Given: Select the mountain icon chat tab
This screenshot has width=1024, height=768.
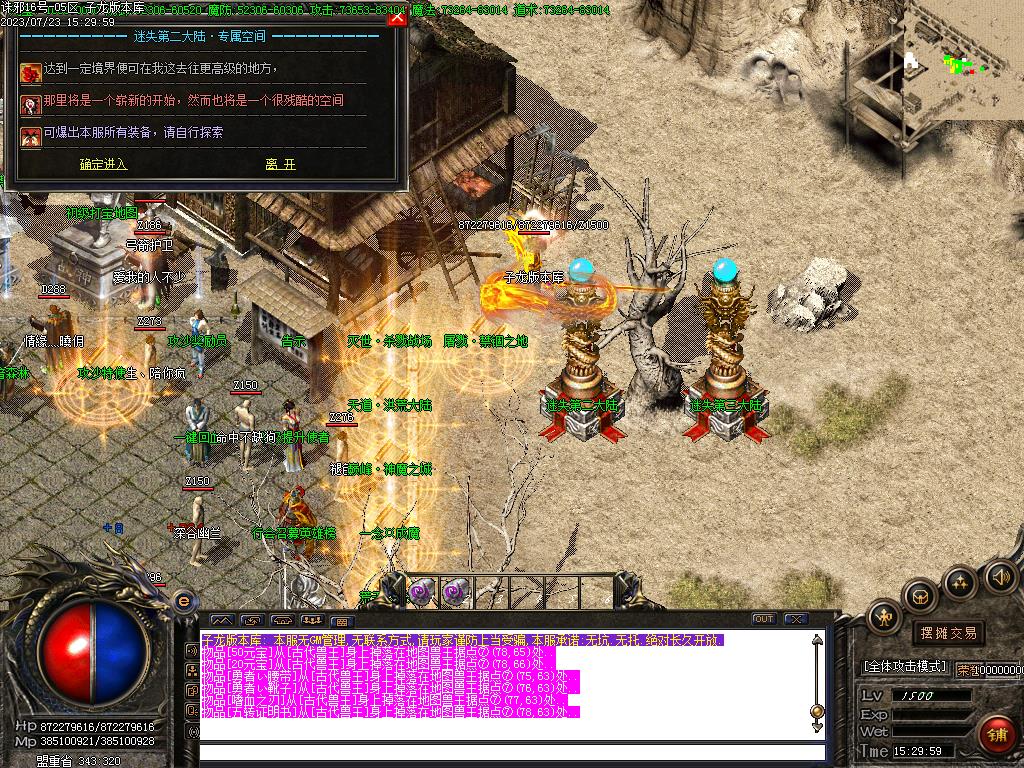Looking at the screenshot, I should 221,620.
